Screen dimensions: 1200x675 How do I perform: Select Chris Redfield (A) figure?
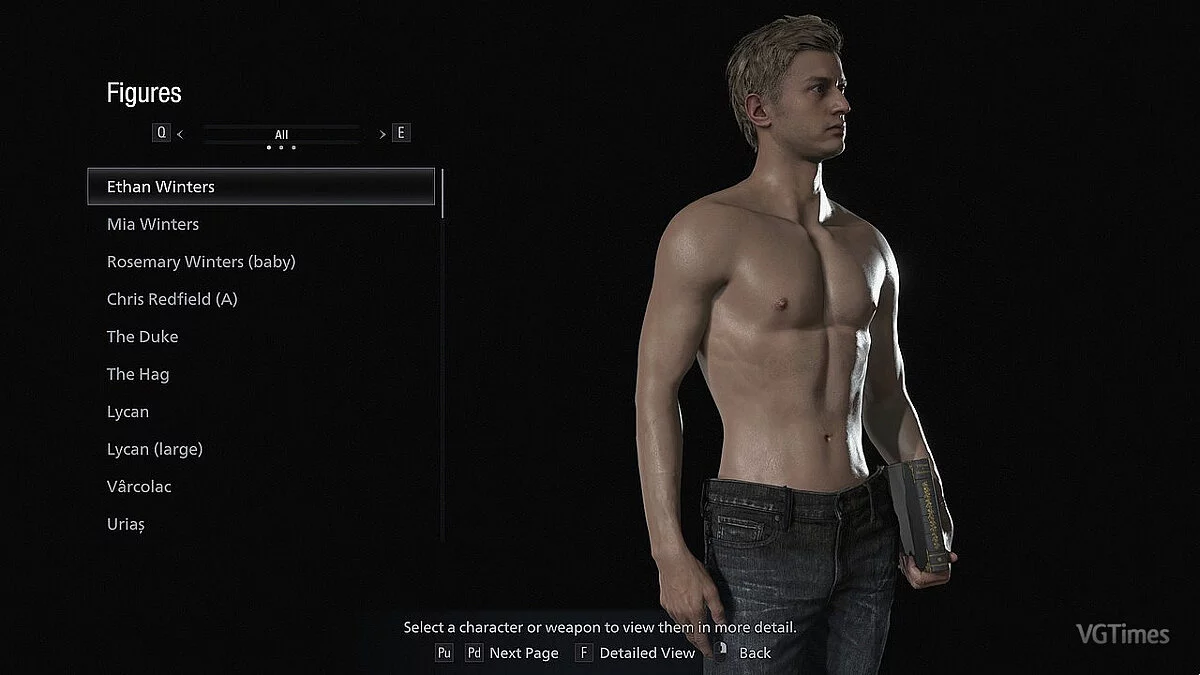click(172, 299)
